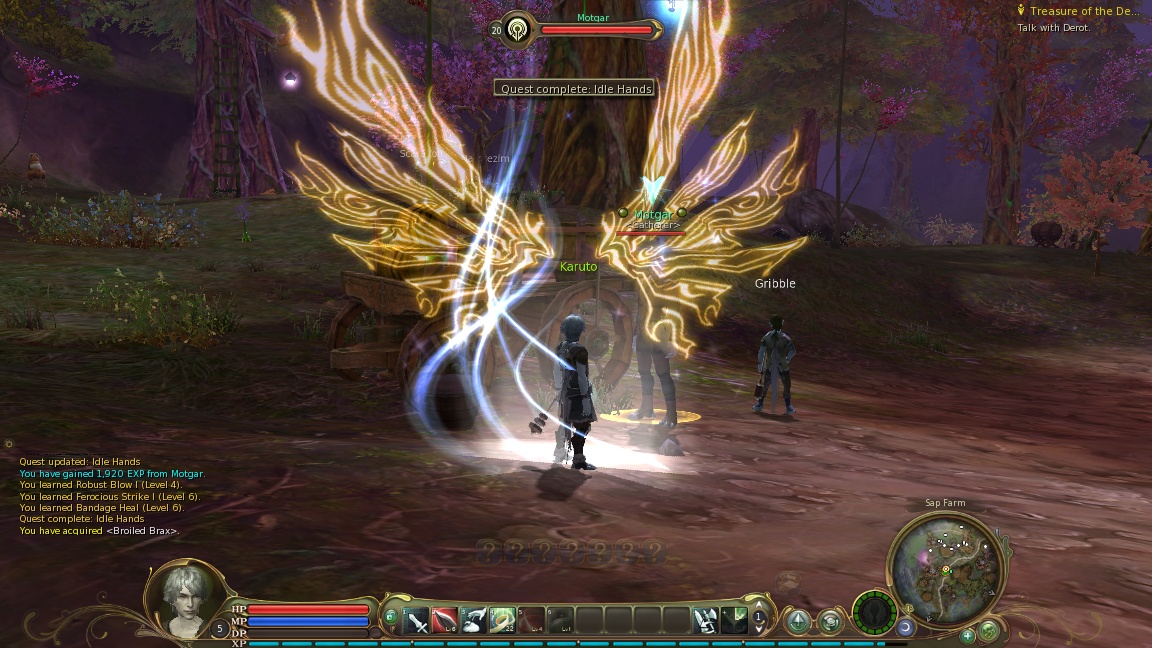Click the player character portrait
This screenshot has height=648, width=1152.
point(186,597)
